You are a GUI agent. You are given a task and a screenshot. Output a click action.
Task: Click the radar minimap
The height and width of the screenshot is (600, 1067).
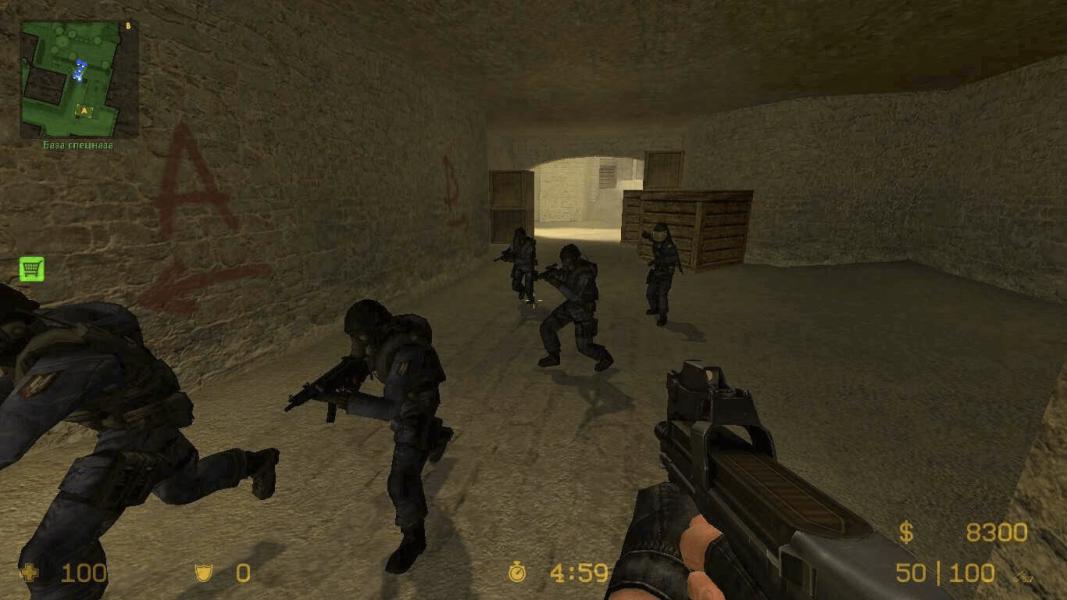[79, 79]
